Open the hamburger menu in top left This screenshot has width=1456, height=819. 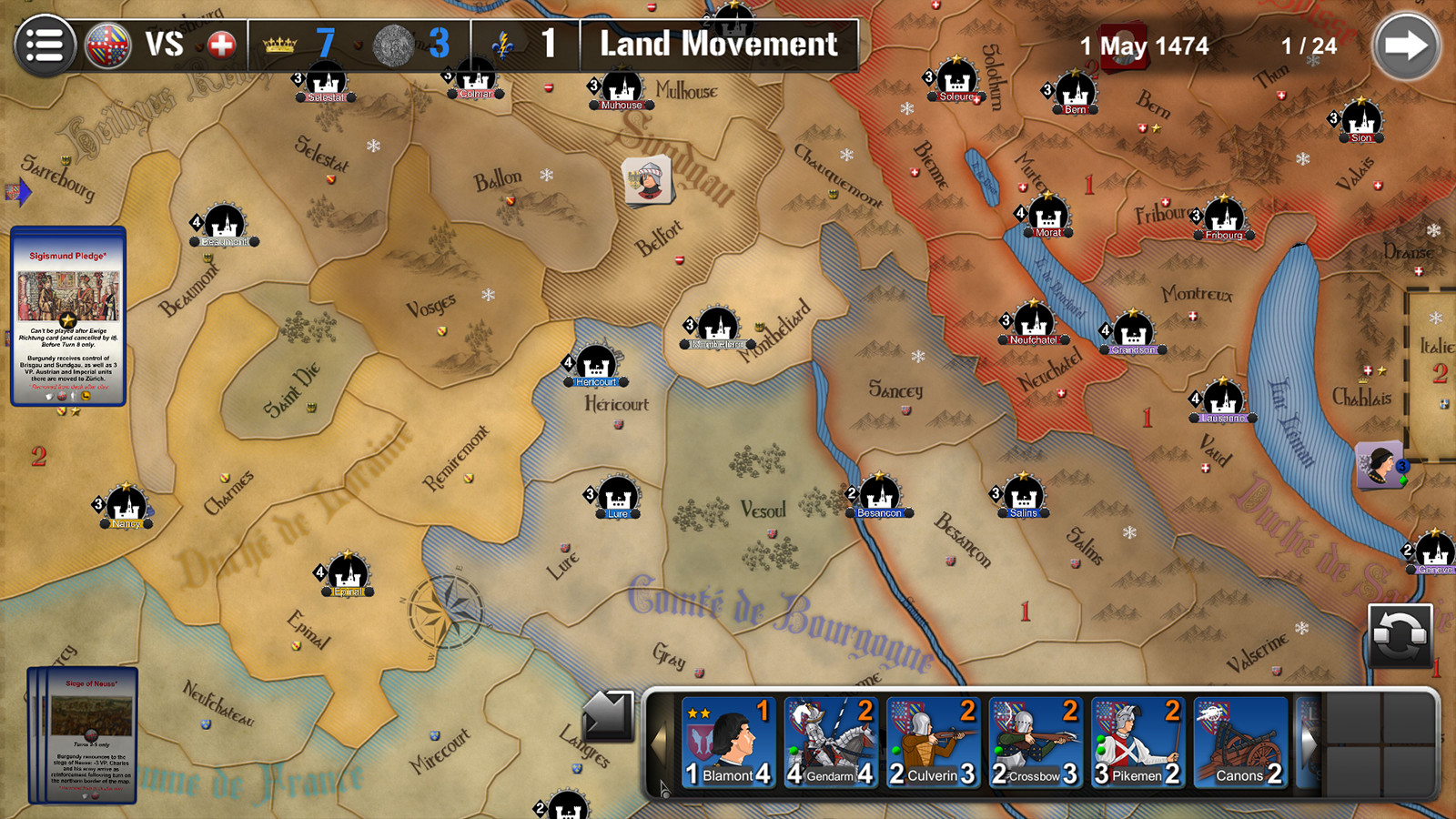click(x=45, y=45)
